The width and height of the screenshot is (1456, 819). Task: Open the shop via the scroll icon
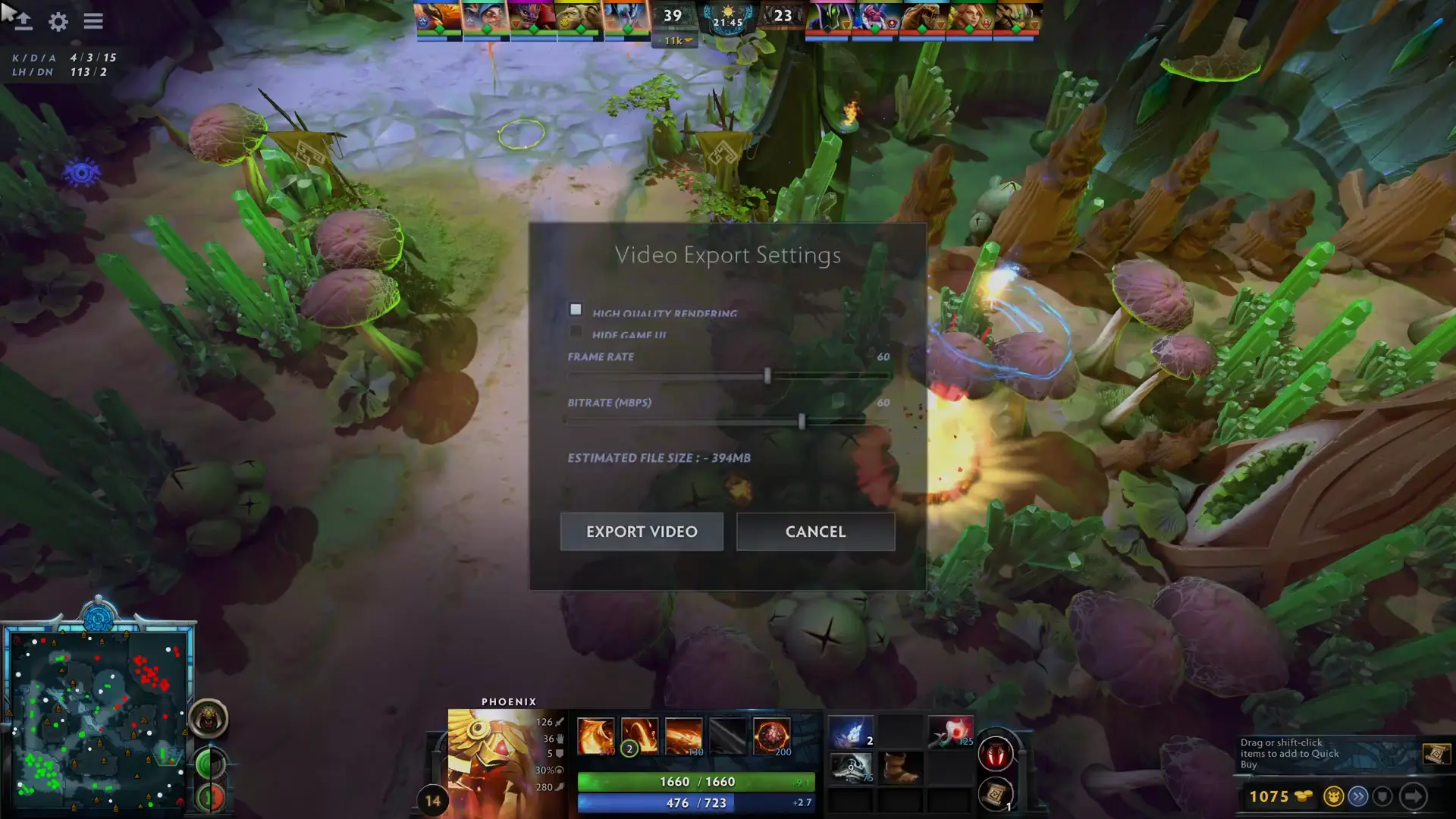(1436, 755)
